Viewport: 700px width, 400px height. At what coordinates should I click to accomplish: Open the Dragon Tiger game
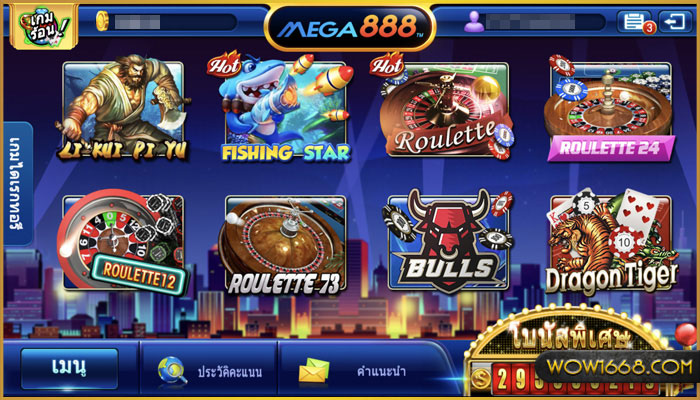click(x=609, y=243)
